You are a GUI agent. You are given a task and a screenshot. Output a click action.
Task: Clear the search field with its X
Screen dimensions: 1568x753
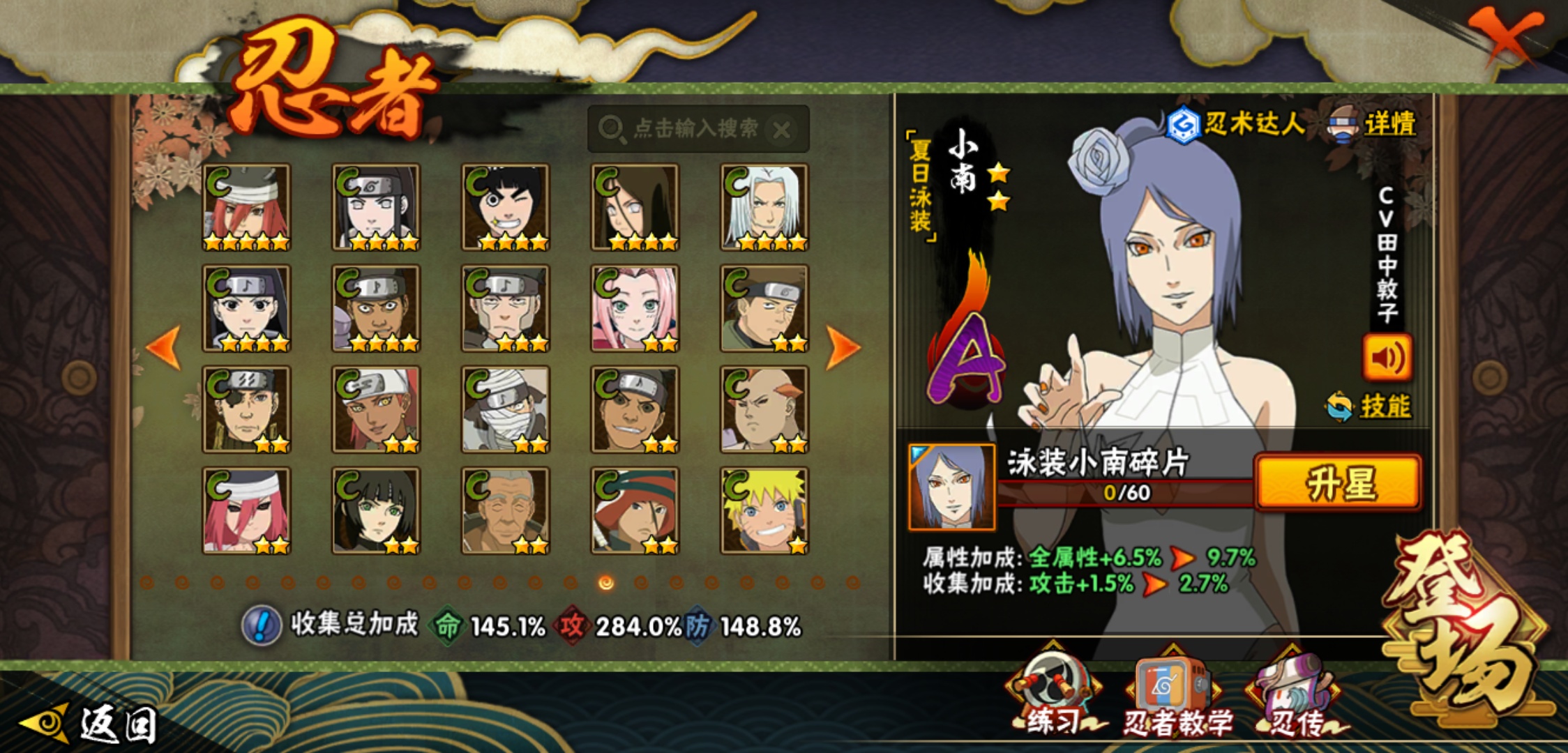pos(782,130)
